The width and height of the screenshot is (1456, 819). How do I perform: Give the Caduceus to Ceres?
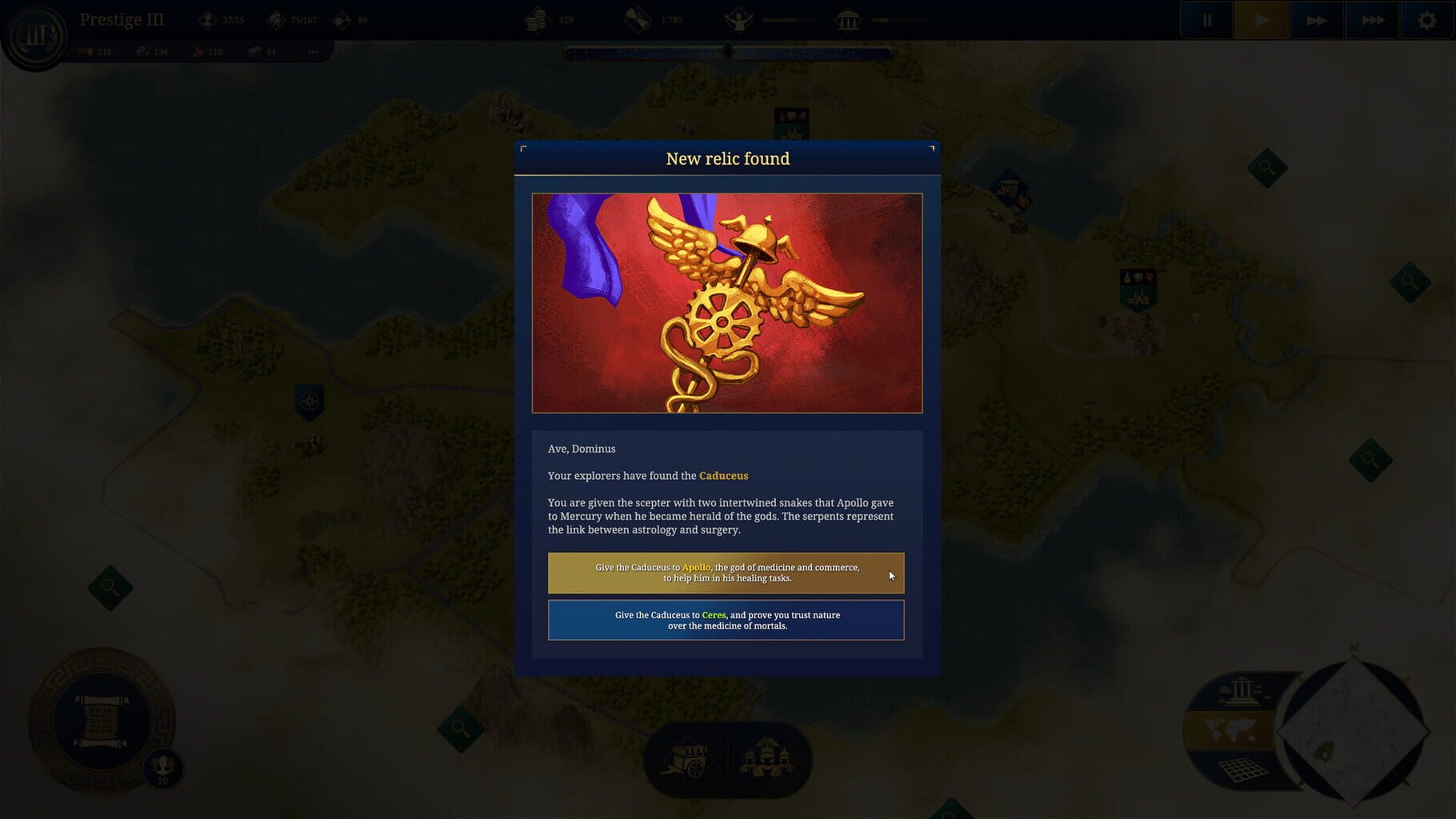726,620
